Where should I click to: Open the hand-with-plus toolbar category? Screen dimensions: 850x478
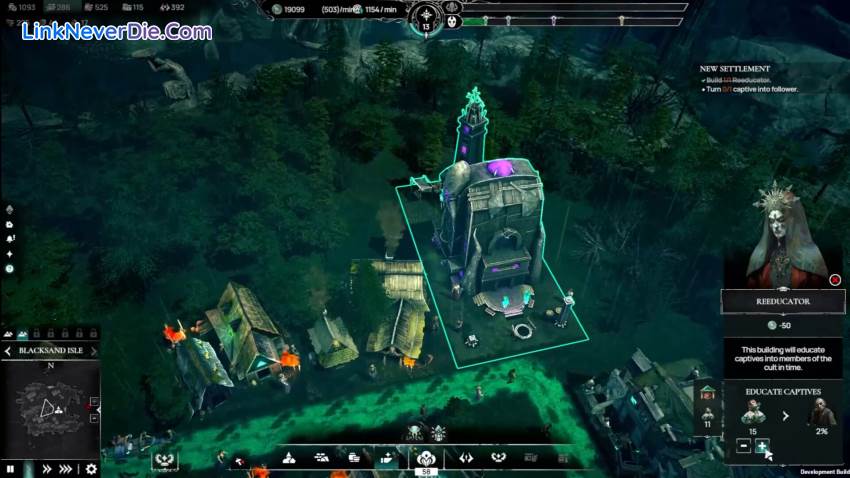pyautogui.click(x=387, y=457)
